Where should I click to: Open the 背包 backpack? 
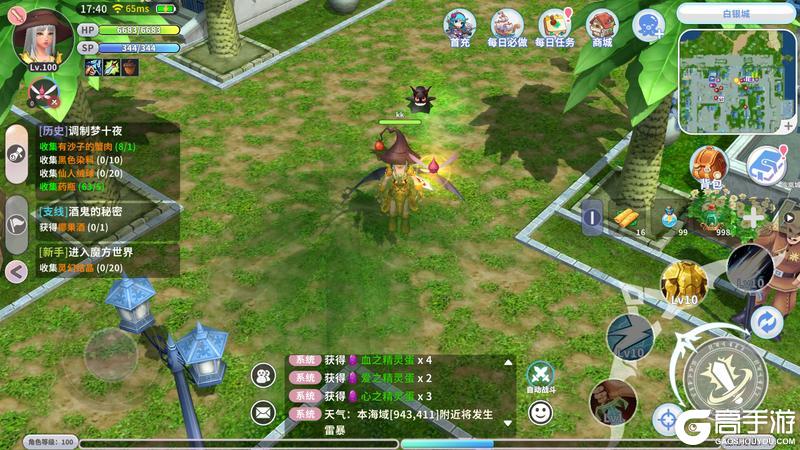710,165
